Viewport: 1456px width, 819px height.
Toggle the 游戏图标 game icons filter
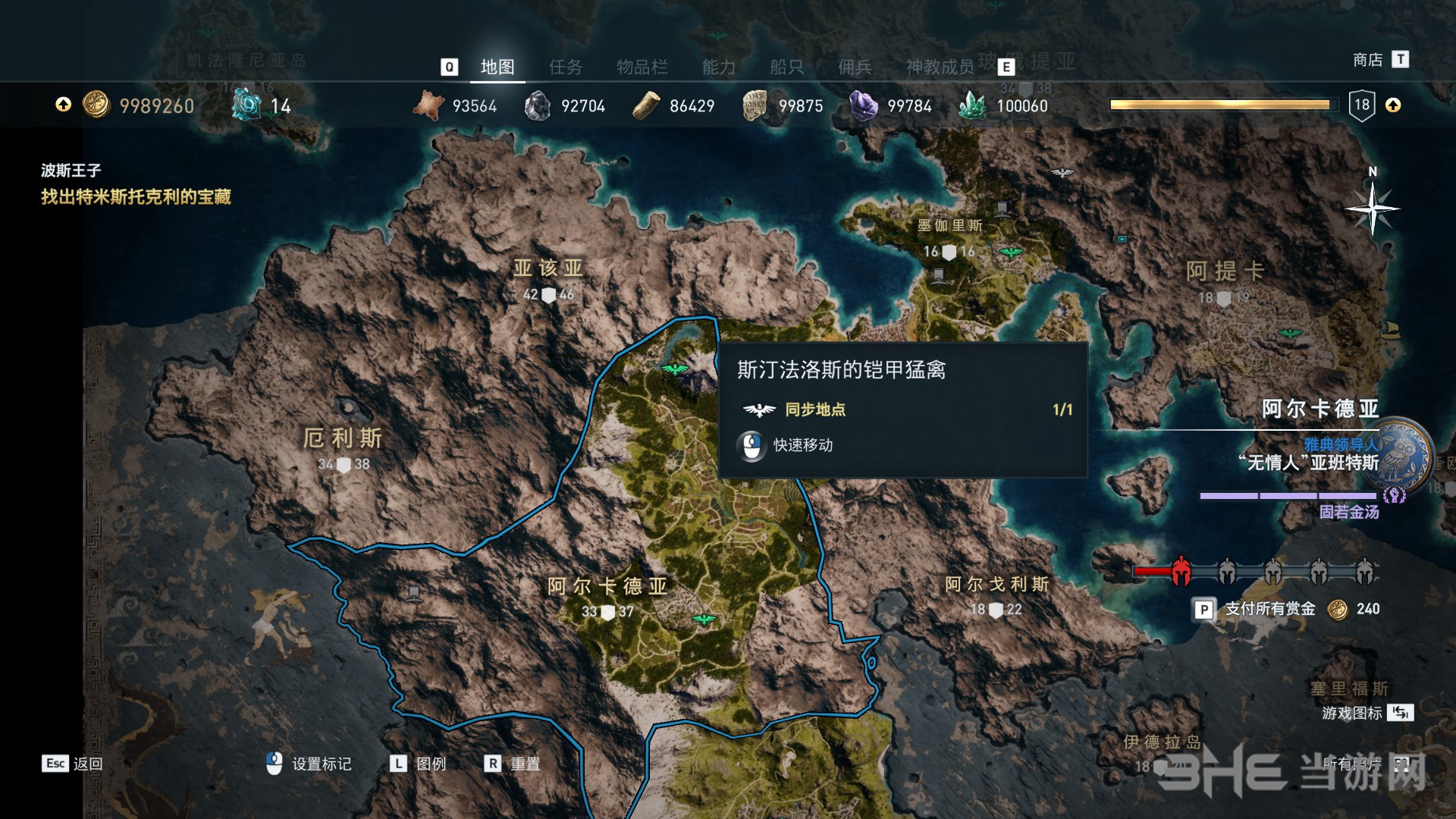click(1351, 713)
